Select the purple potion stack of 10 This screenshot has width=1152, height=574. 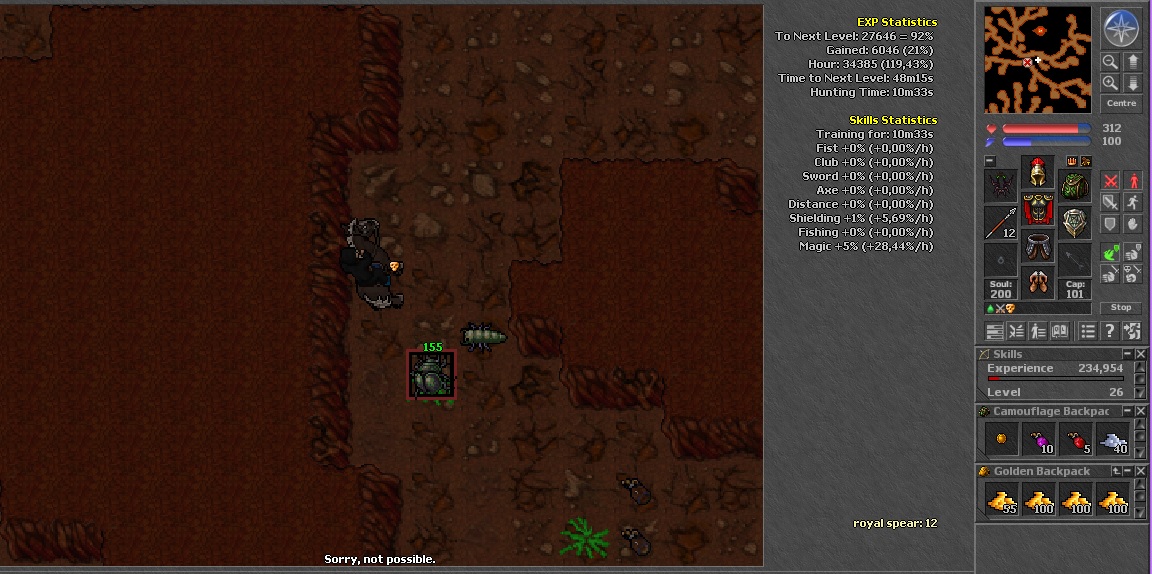[x=1039, y=440]
